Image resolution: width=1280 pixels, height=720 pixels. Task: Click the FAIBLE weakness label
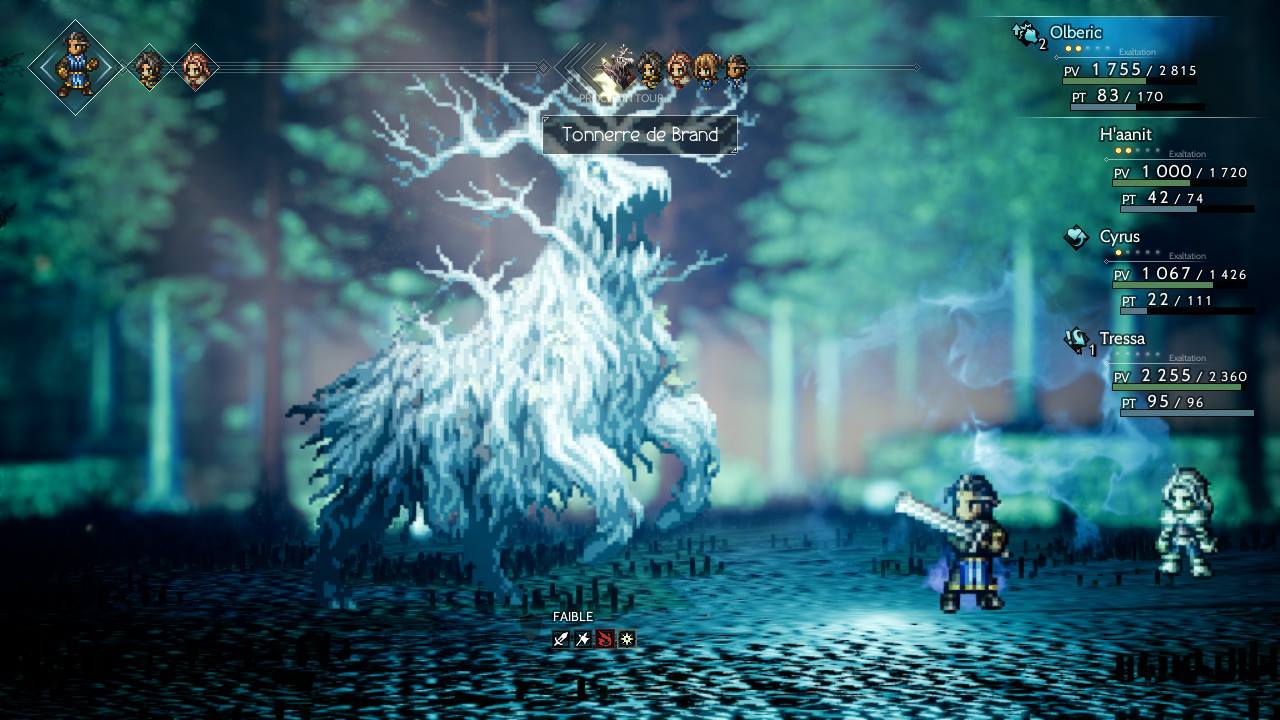coord(573,616)
